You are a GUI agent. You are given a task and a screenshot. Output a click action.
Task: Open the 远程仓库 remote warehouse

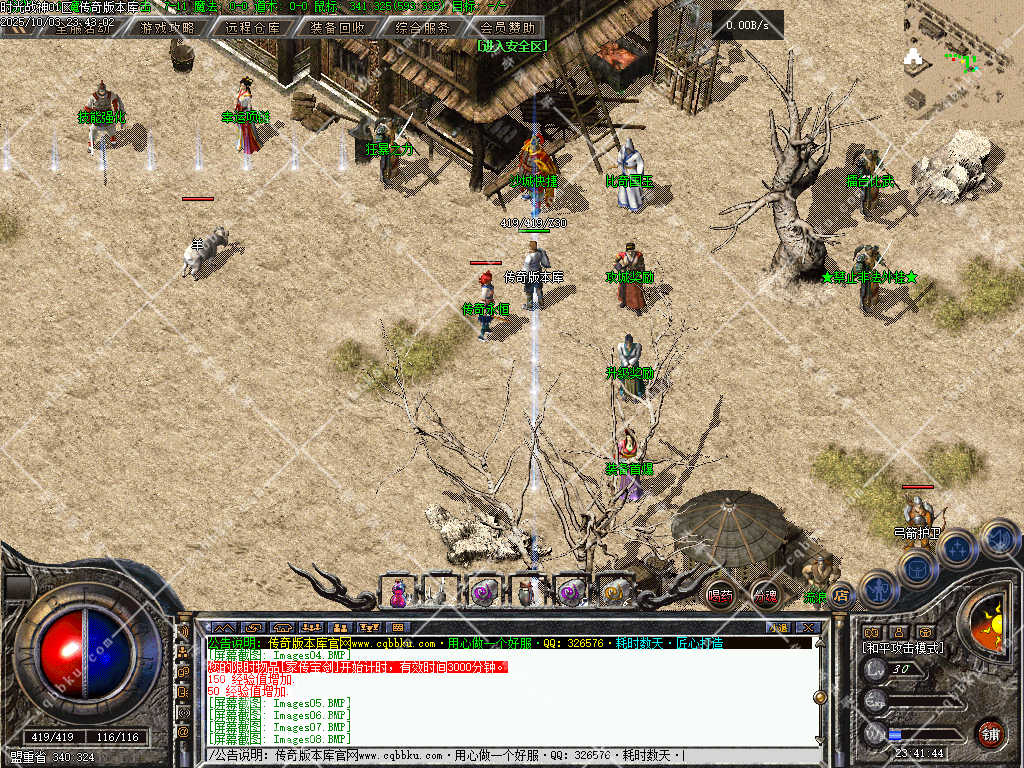click(252, 28)
